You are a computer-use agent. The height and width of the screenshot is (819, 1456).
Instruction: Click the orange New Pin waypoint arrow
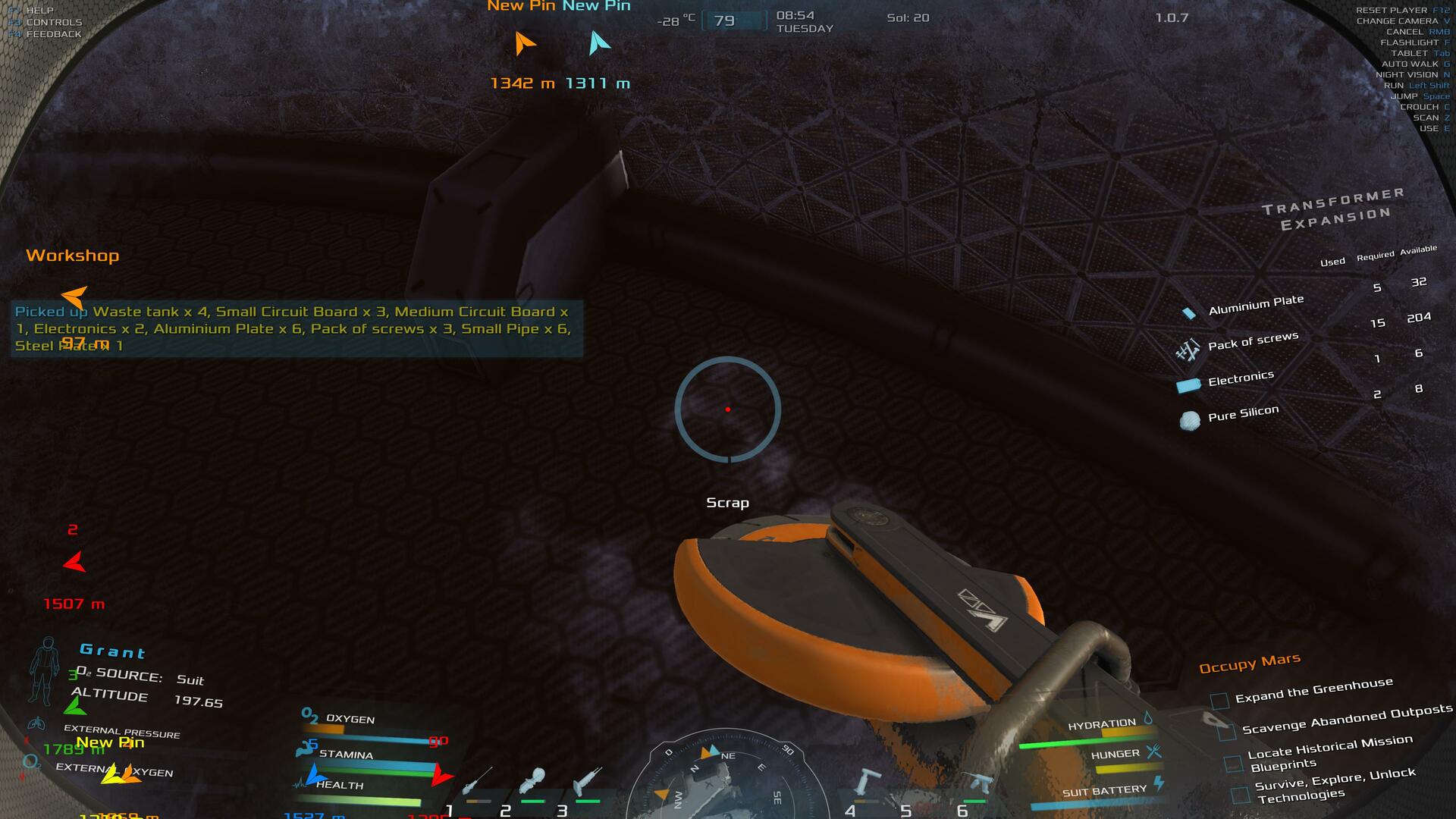click(523, 43)
